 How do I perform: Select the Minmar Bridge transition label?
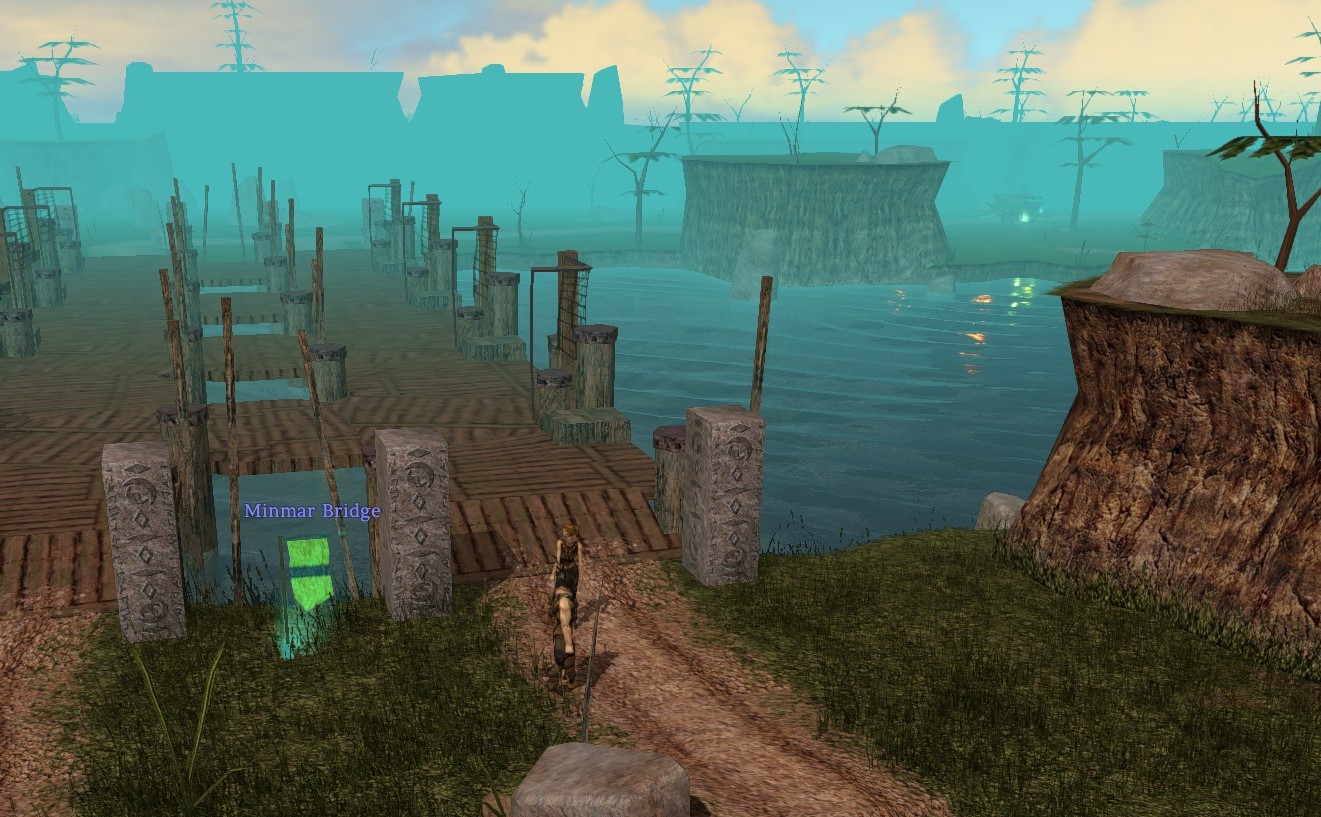[x=312, y=512]
